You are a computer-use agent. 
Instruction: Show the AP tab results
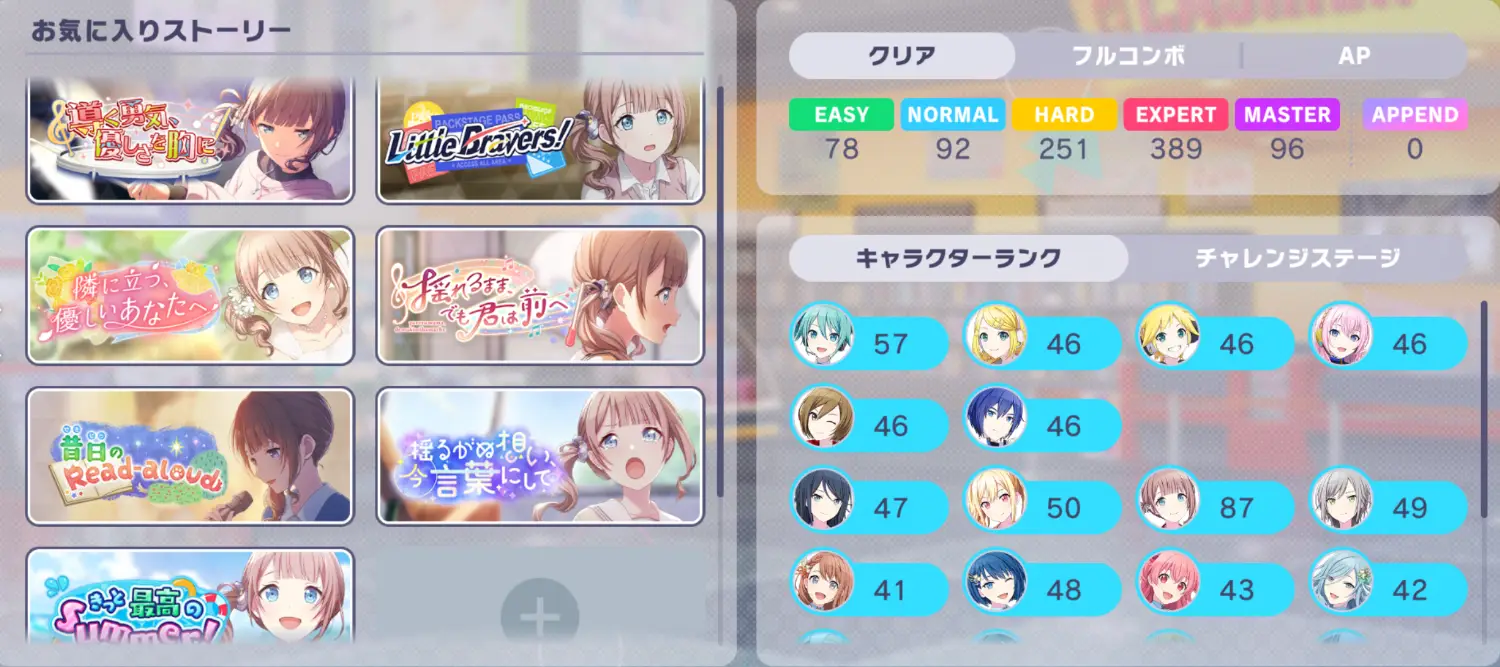[1353, 56]
